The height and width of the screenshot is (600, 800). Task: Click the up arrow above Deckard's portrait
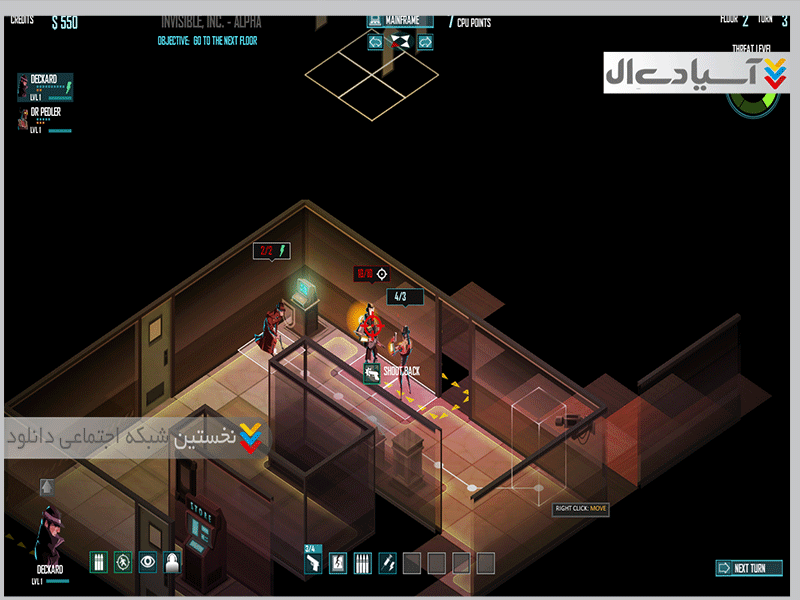click(x=46, y=487)
